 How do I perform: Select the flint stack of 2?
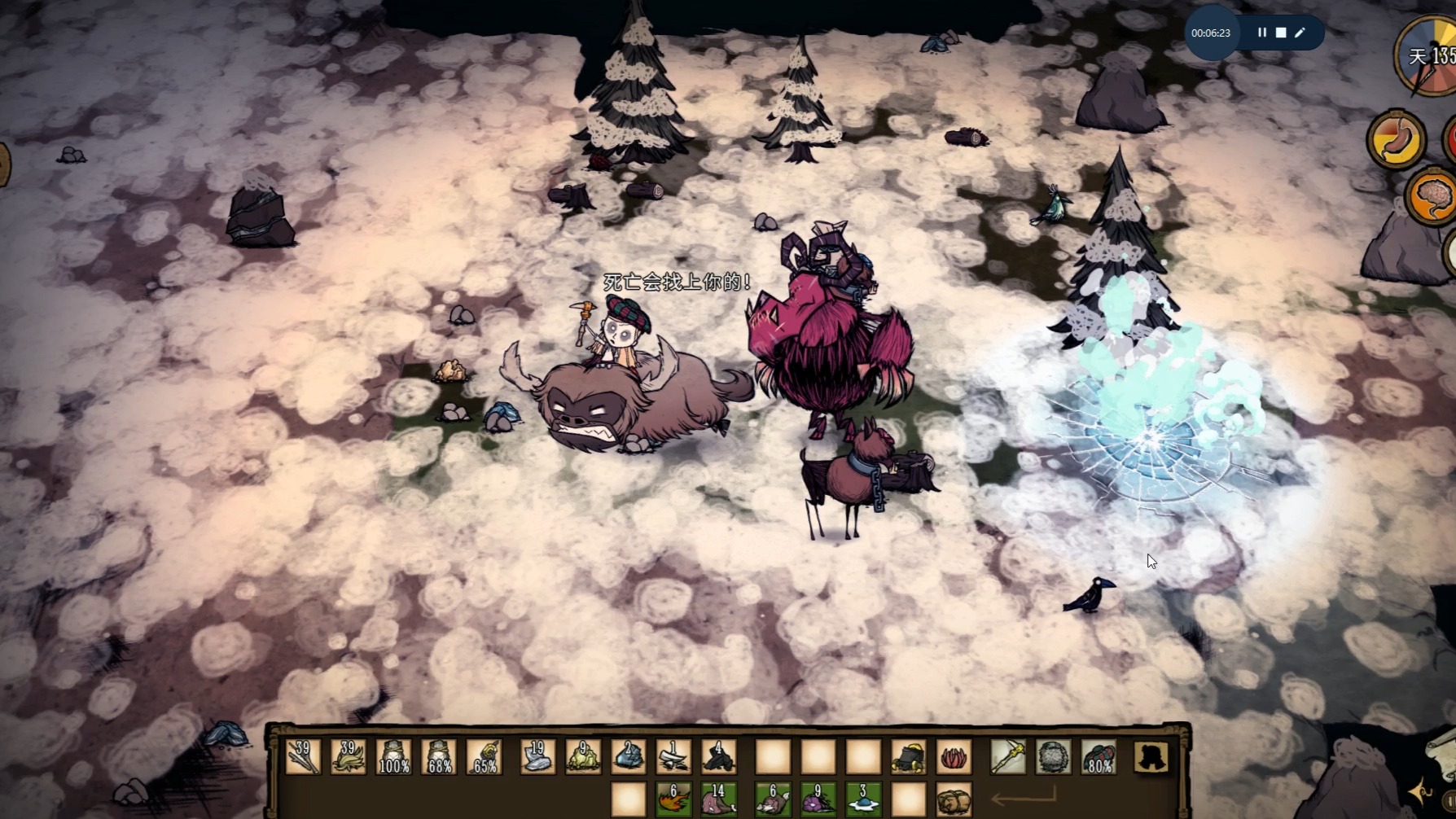point(629,757)
